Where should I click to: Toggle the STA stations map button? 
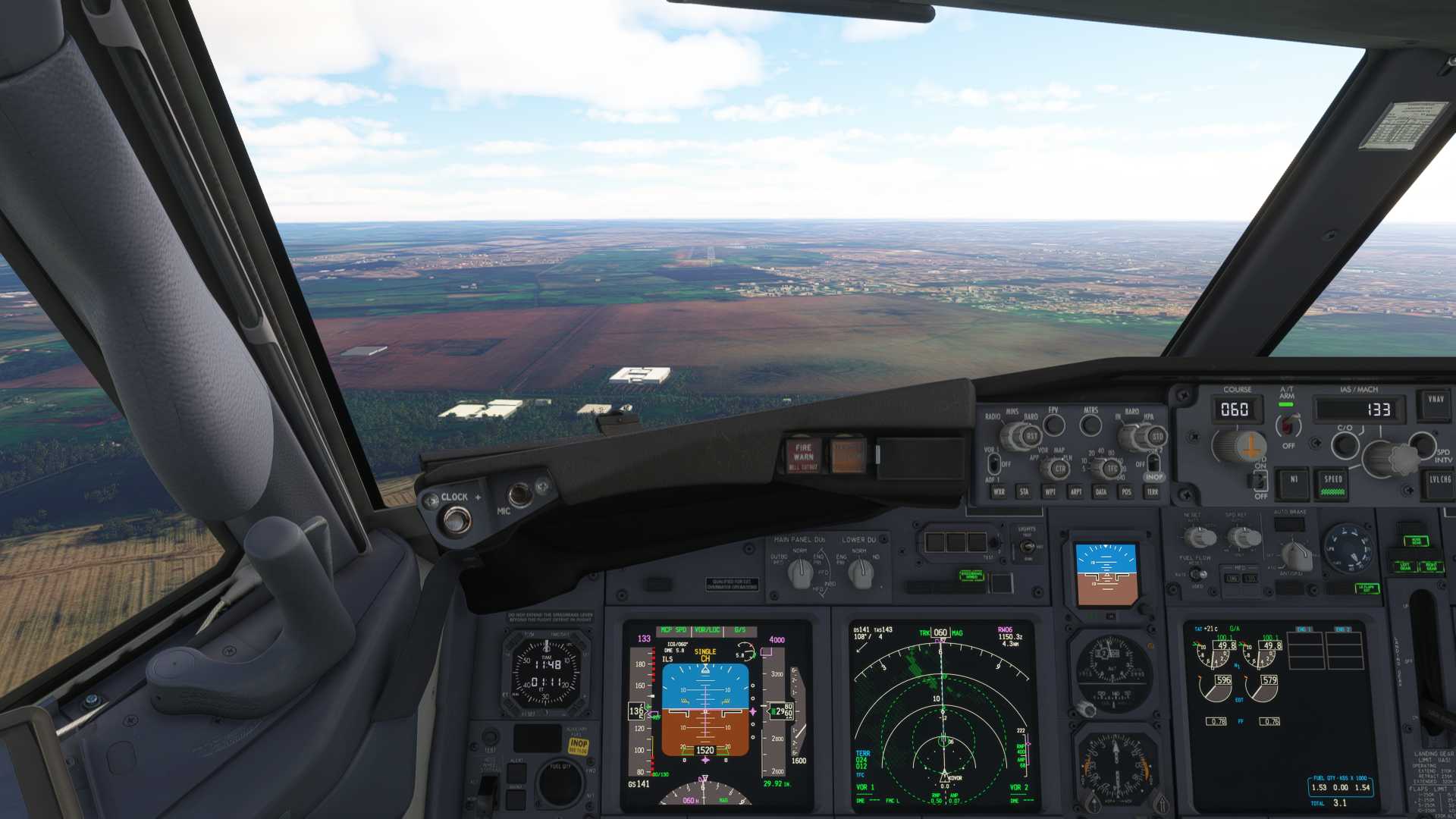1024,492
